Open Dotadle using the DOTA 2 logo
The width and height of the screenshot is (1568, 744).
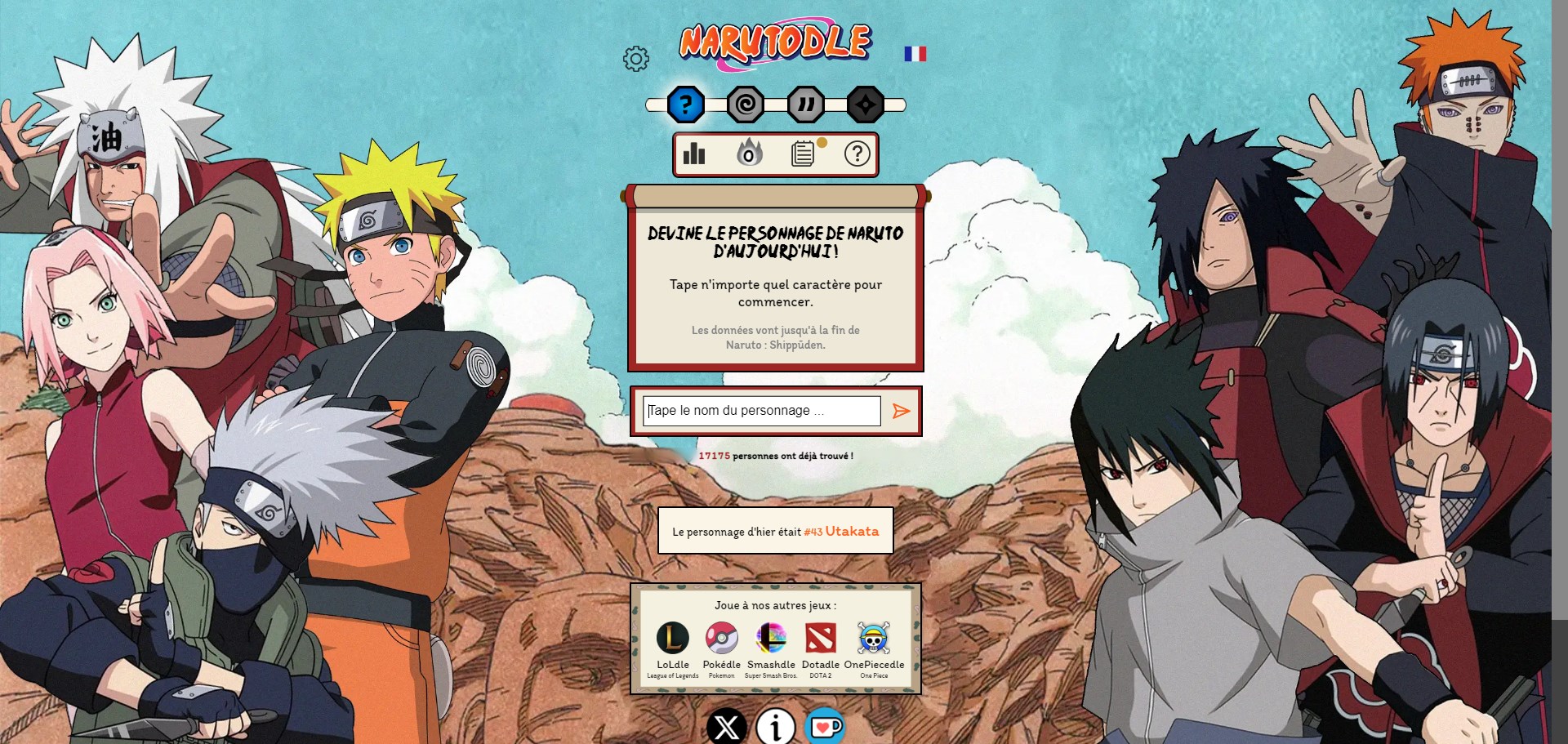(x=821, y=639)
